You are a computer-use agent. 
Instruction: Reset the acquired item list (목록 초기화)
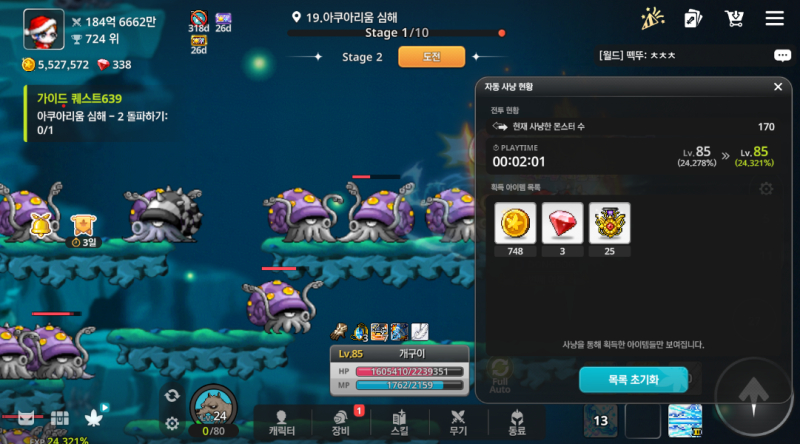point(633,379)
